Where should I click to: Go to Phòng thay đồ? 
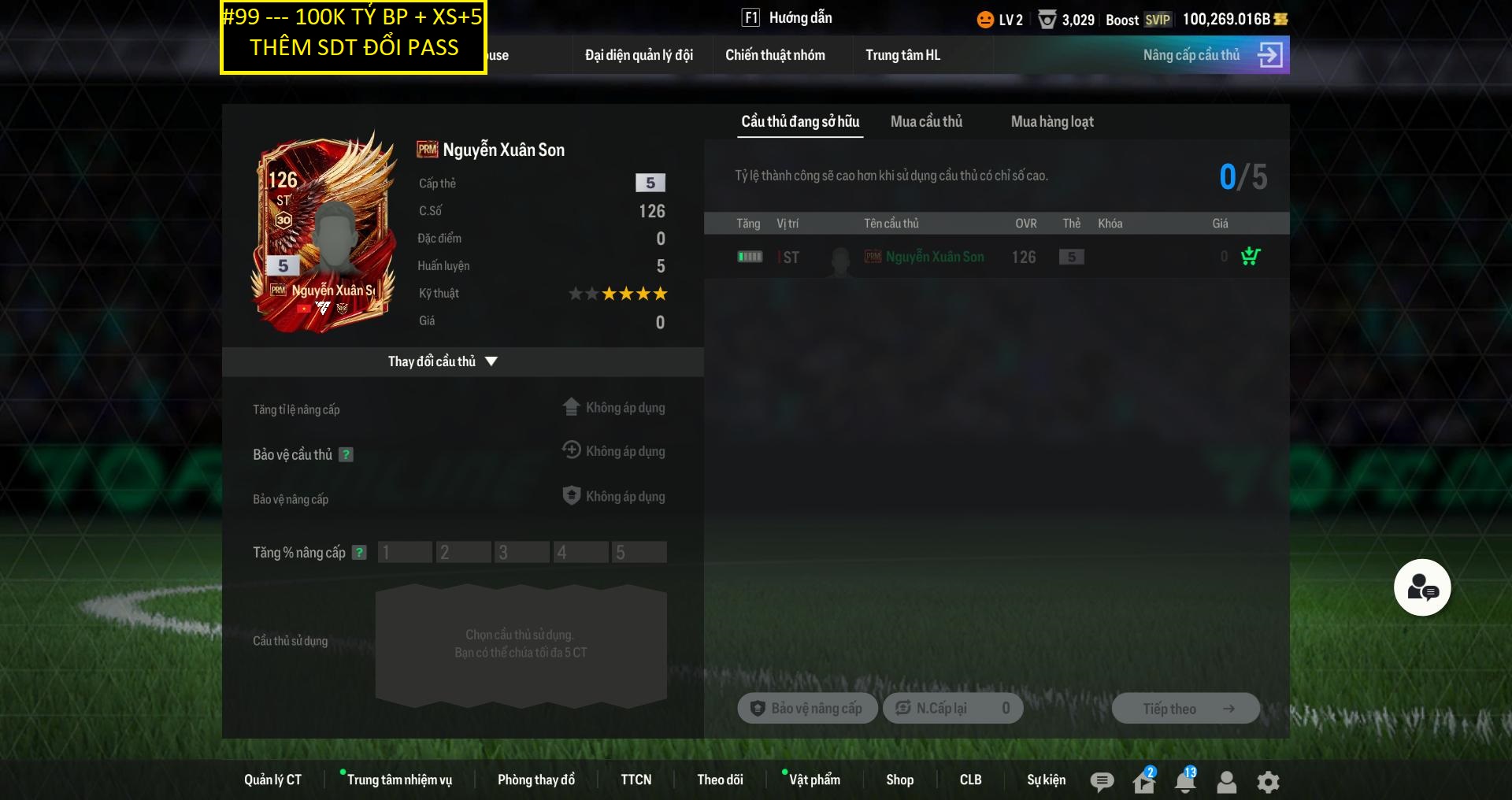click(x=536, y=780)
